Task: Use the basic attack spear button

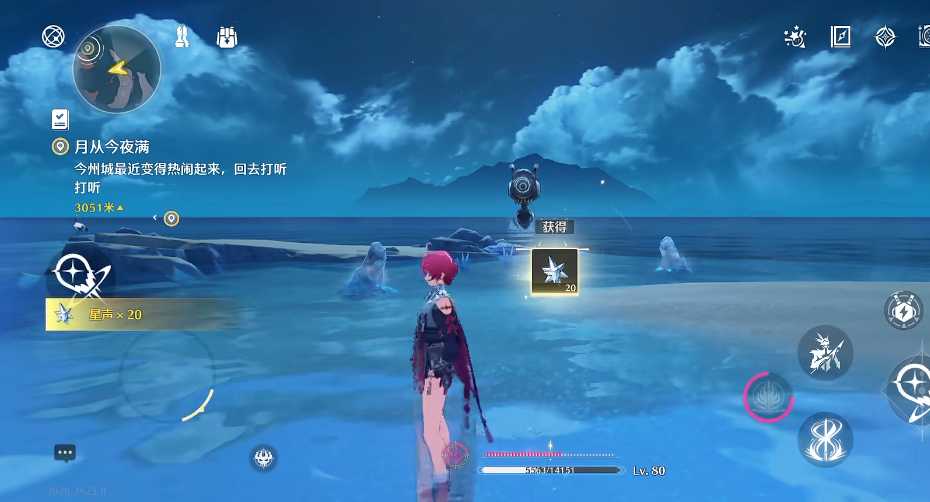Action: [825, 352]
